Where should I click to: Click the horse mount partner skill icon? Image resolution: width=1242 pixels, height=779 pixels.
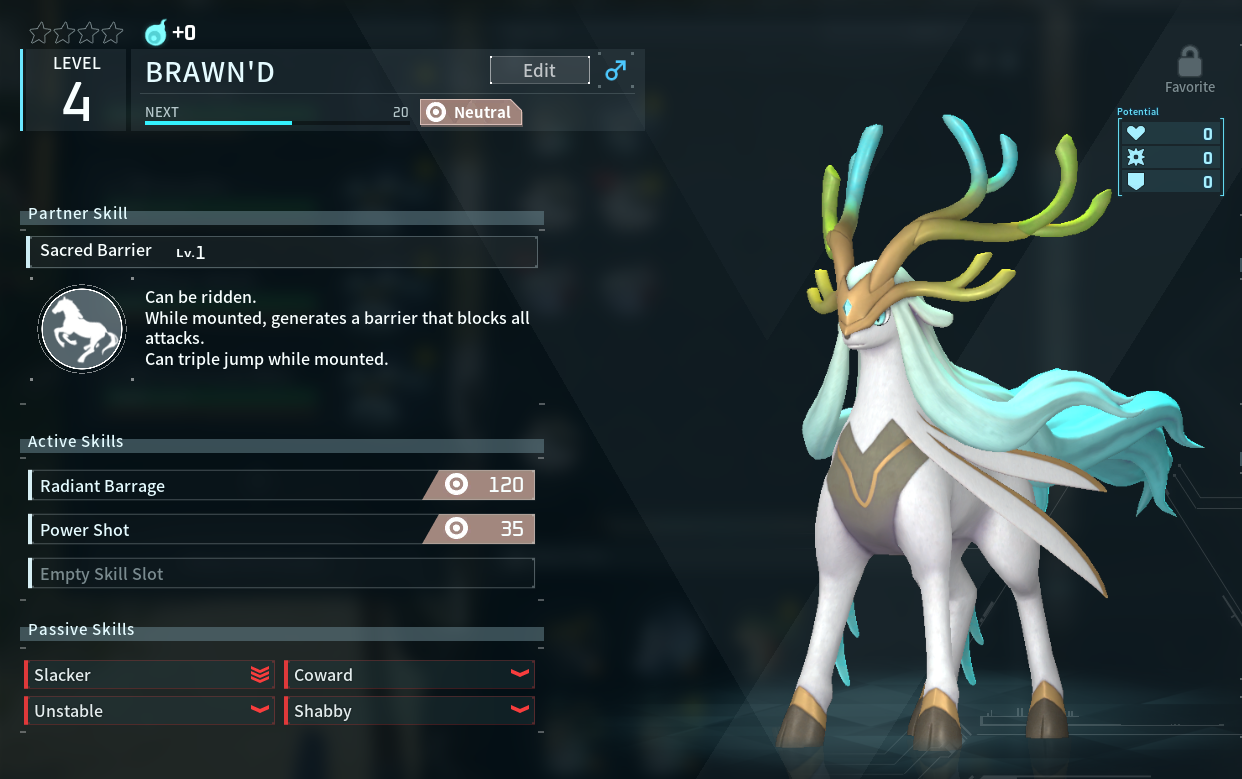tap(81, 328)
